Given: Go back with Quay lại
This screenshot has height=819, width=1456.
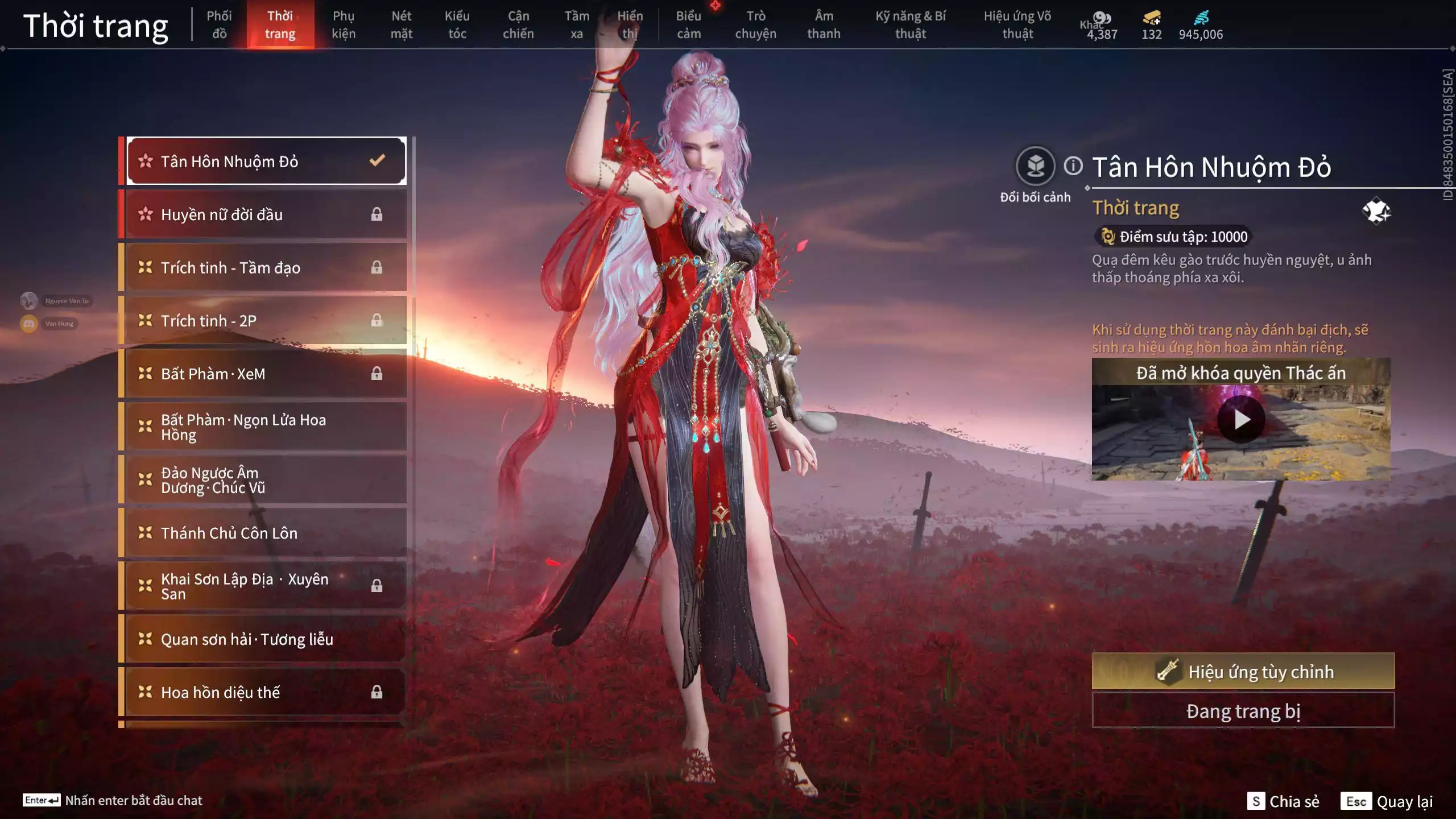Looking at the screenshot, I should 1387,801.
